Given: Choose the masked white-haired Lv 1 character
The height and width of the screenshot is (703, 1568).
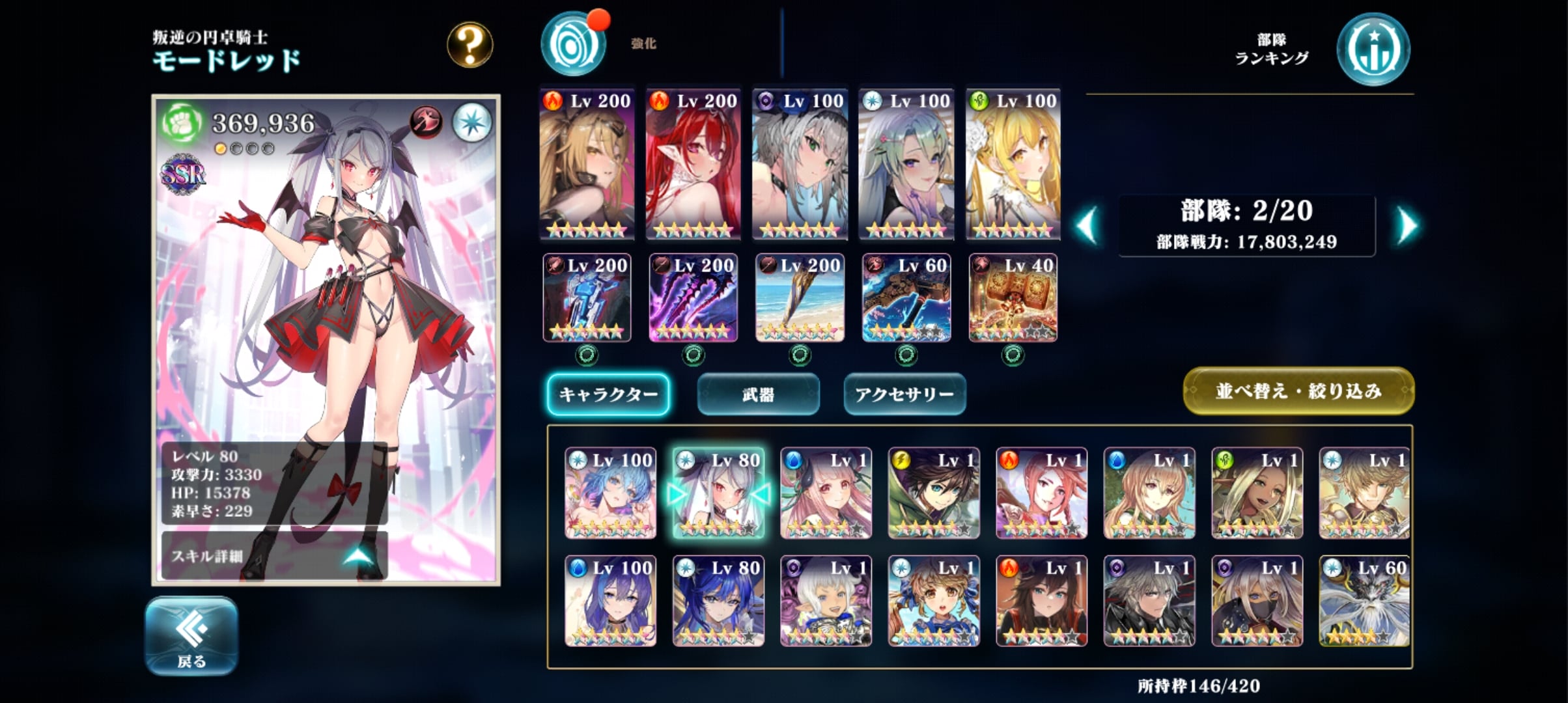Looking at the screenshot, I should coord(1257,601).
